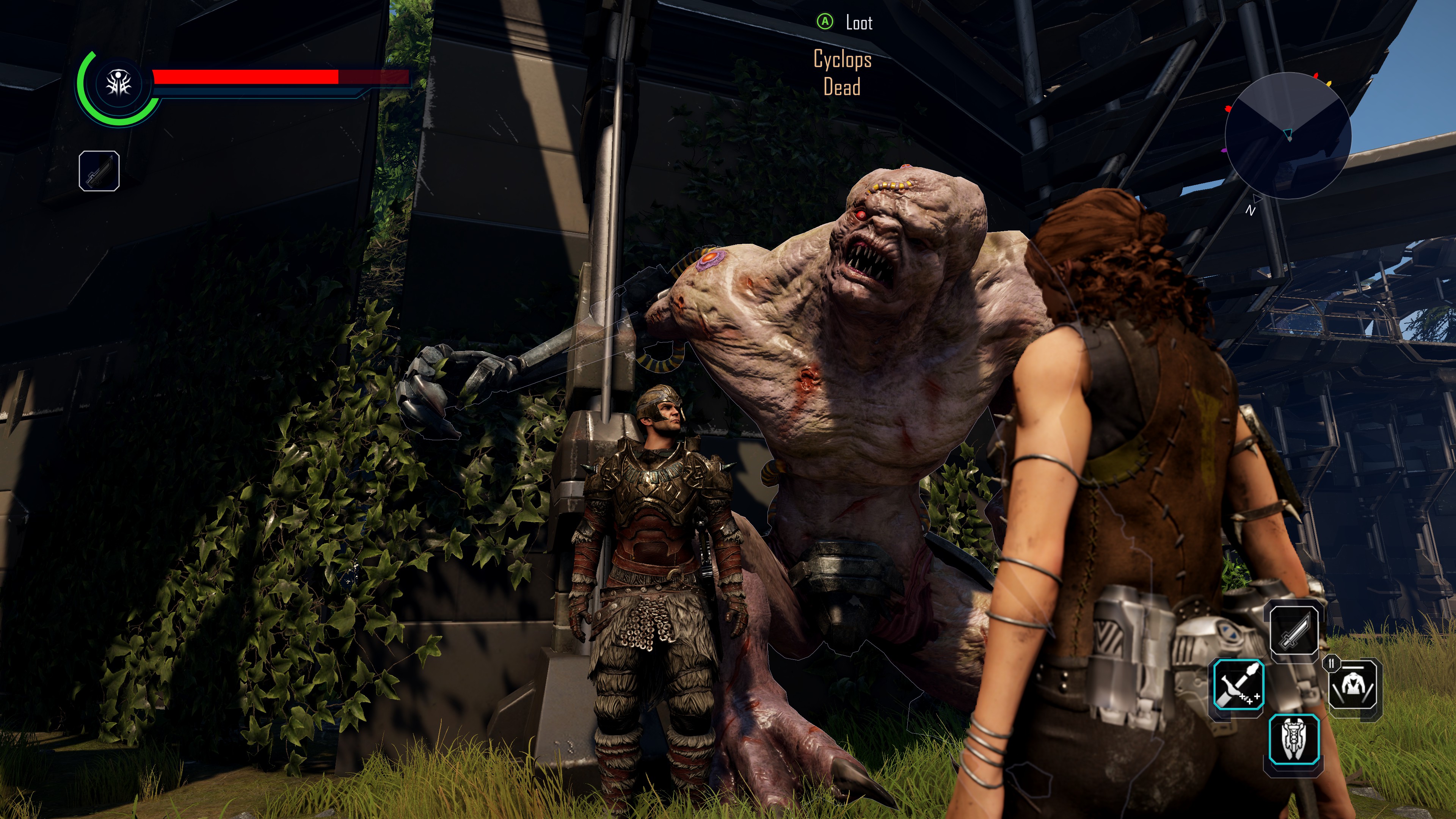This screenshot has width=1456, height=819.
Task: Activate the cyan-framed jetpack slot
Action: point(1294,739)
